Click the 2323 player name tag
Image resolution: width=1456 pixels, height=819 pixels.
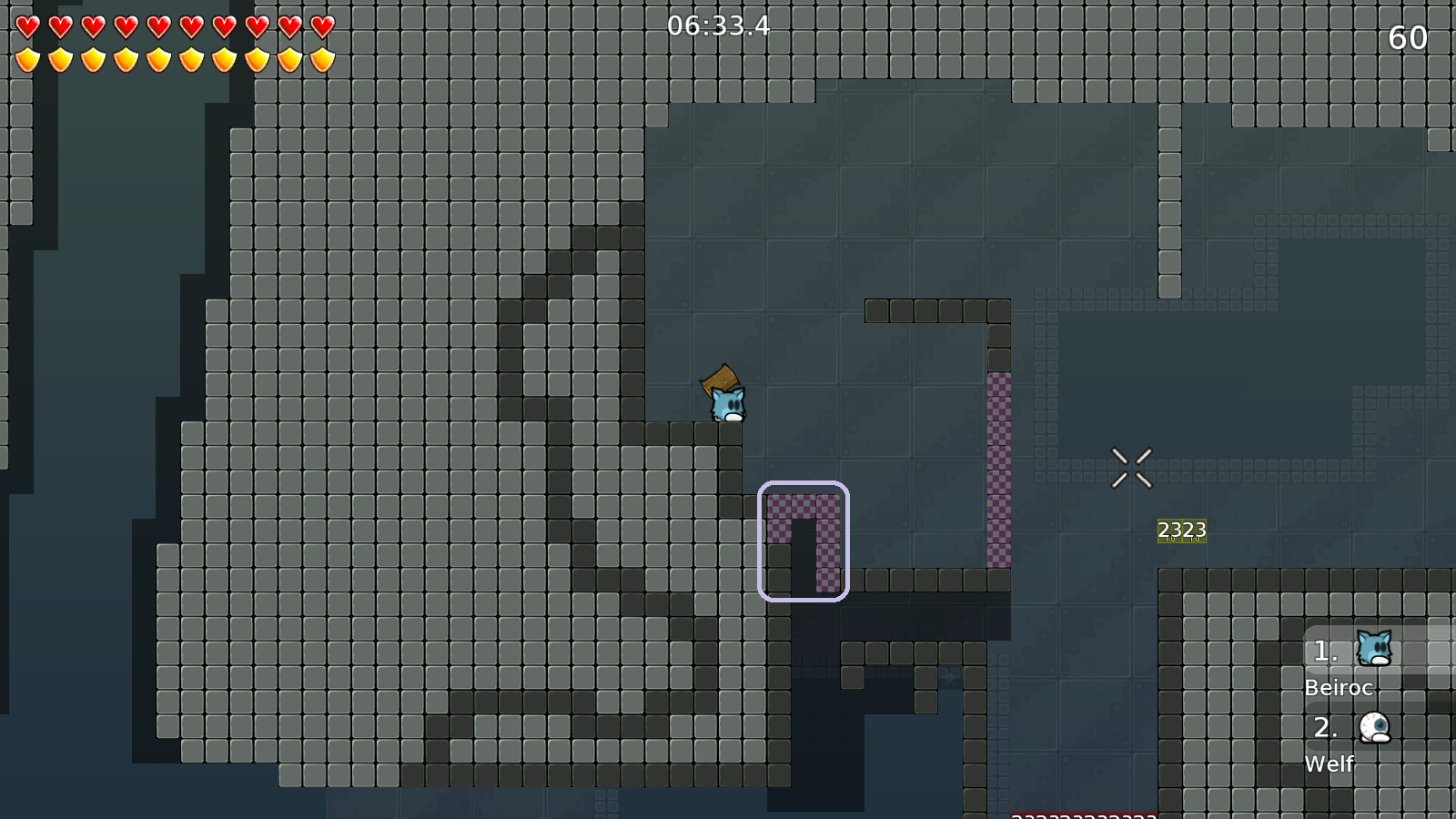tap(1182, 529)
